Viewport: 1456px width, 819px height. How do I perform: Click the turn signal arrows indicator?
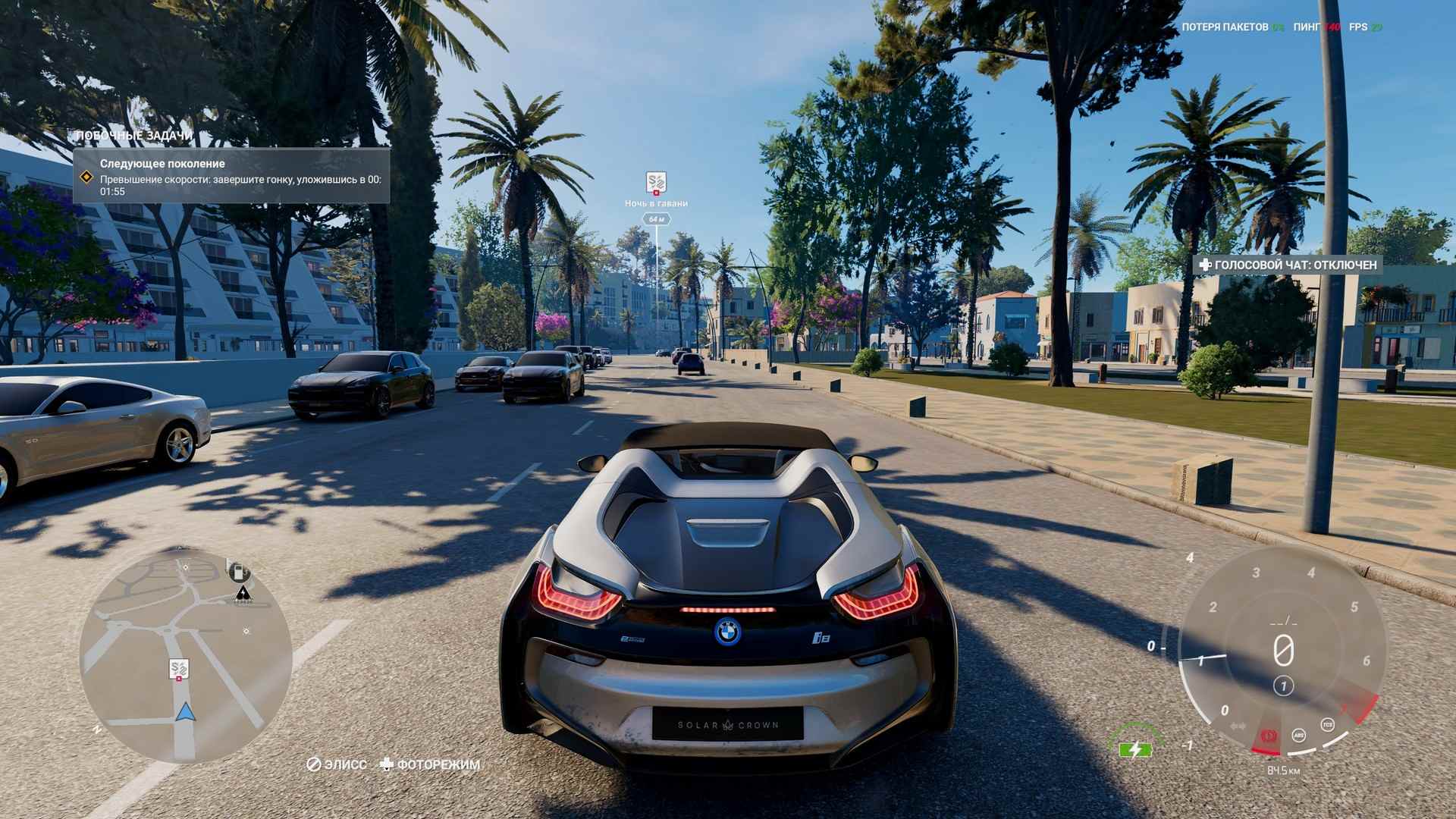[1238, 726]
